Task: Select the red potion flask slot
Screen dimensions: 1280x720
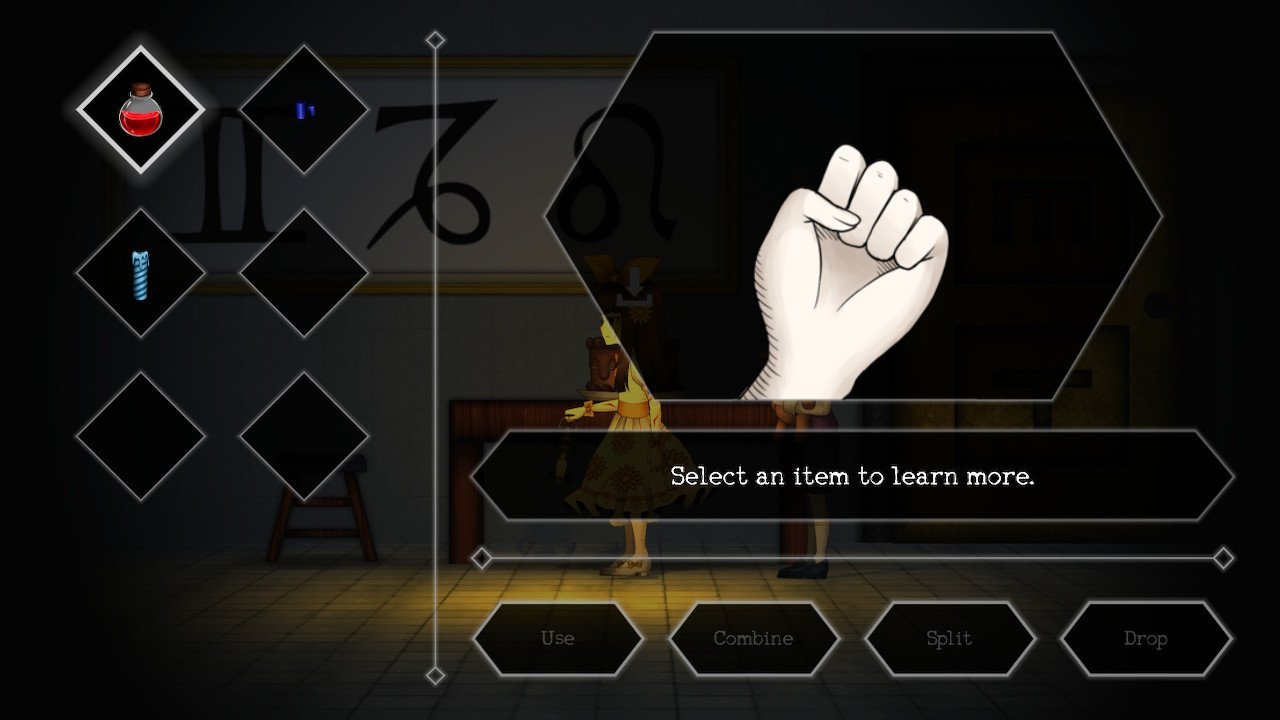Action: click(141, 110)
